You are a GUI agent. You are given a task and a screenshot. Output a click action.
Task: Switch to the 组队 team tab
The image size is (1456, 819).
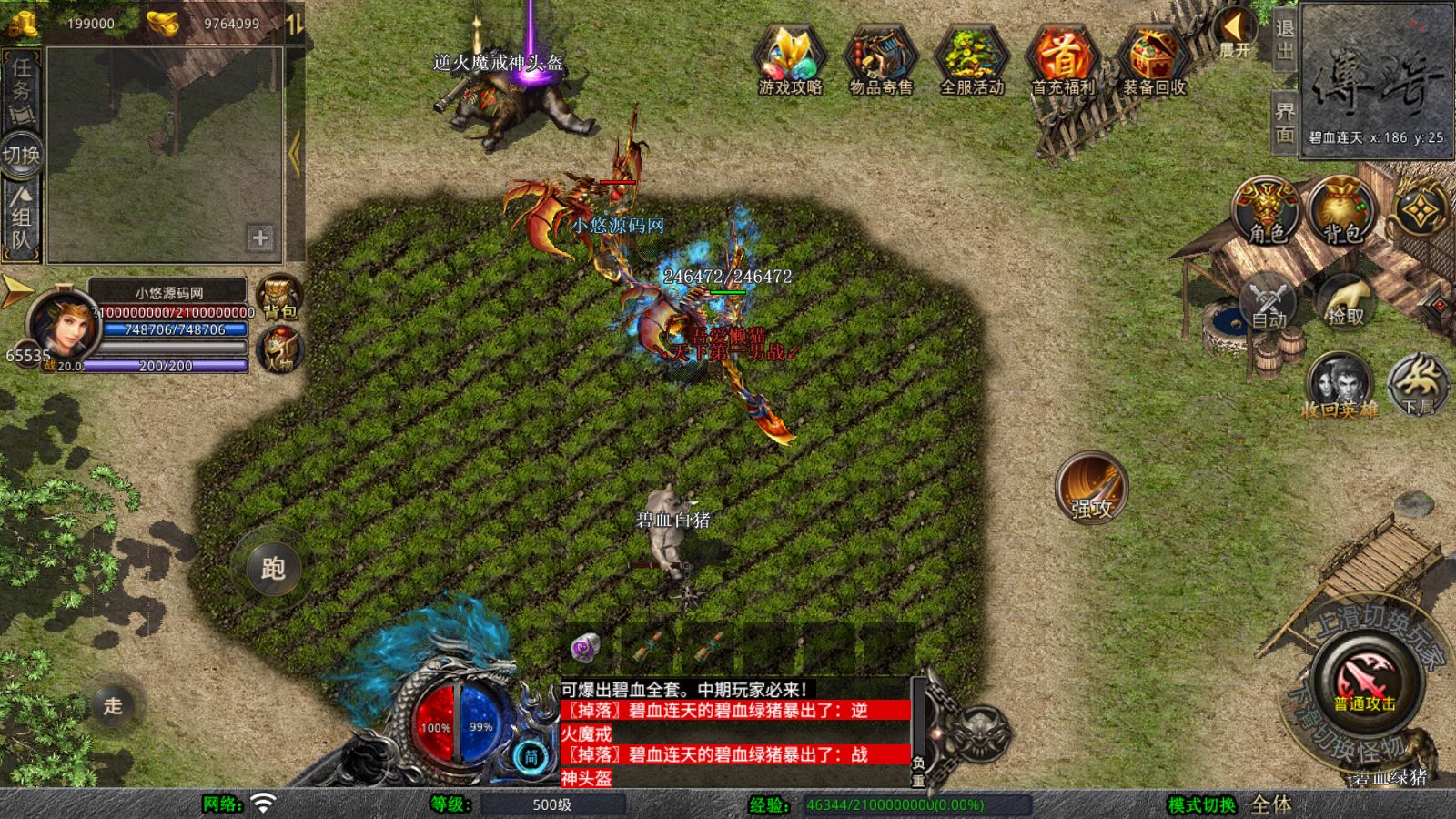[22, 217]
